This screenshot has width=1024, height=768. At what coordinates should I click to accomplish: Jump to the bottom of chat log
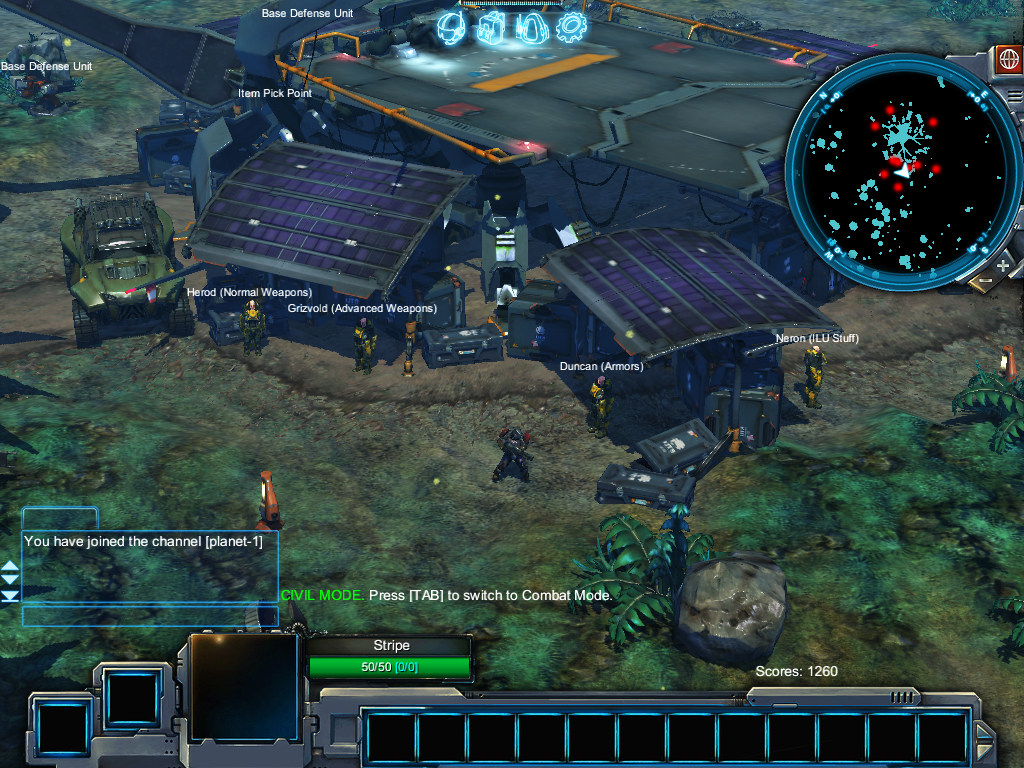10,596
